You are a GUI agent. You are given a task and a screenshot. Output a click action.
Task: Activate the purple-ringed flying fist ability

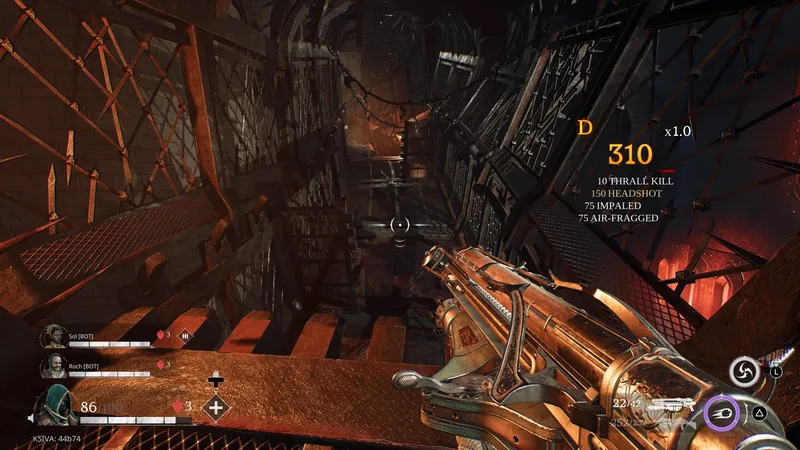point(724,412)
